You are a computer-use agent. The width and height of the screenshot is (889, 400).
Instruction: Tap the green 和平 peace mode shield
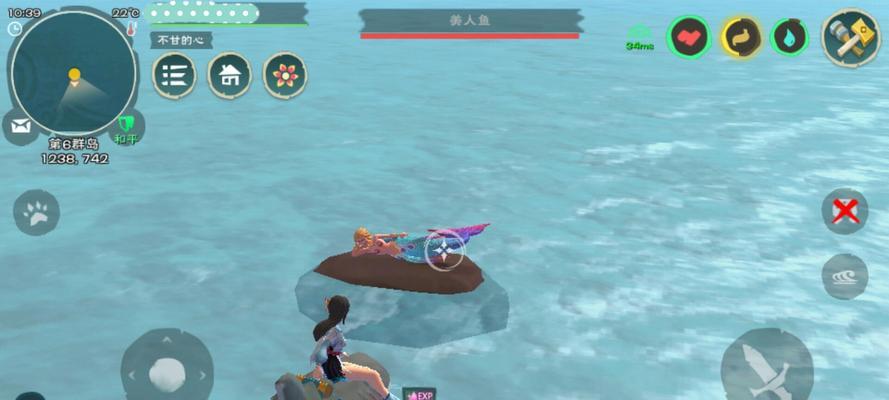tap(126, 128)
